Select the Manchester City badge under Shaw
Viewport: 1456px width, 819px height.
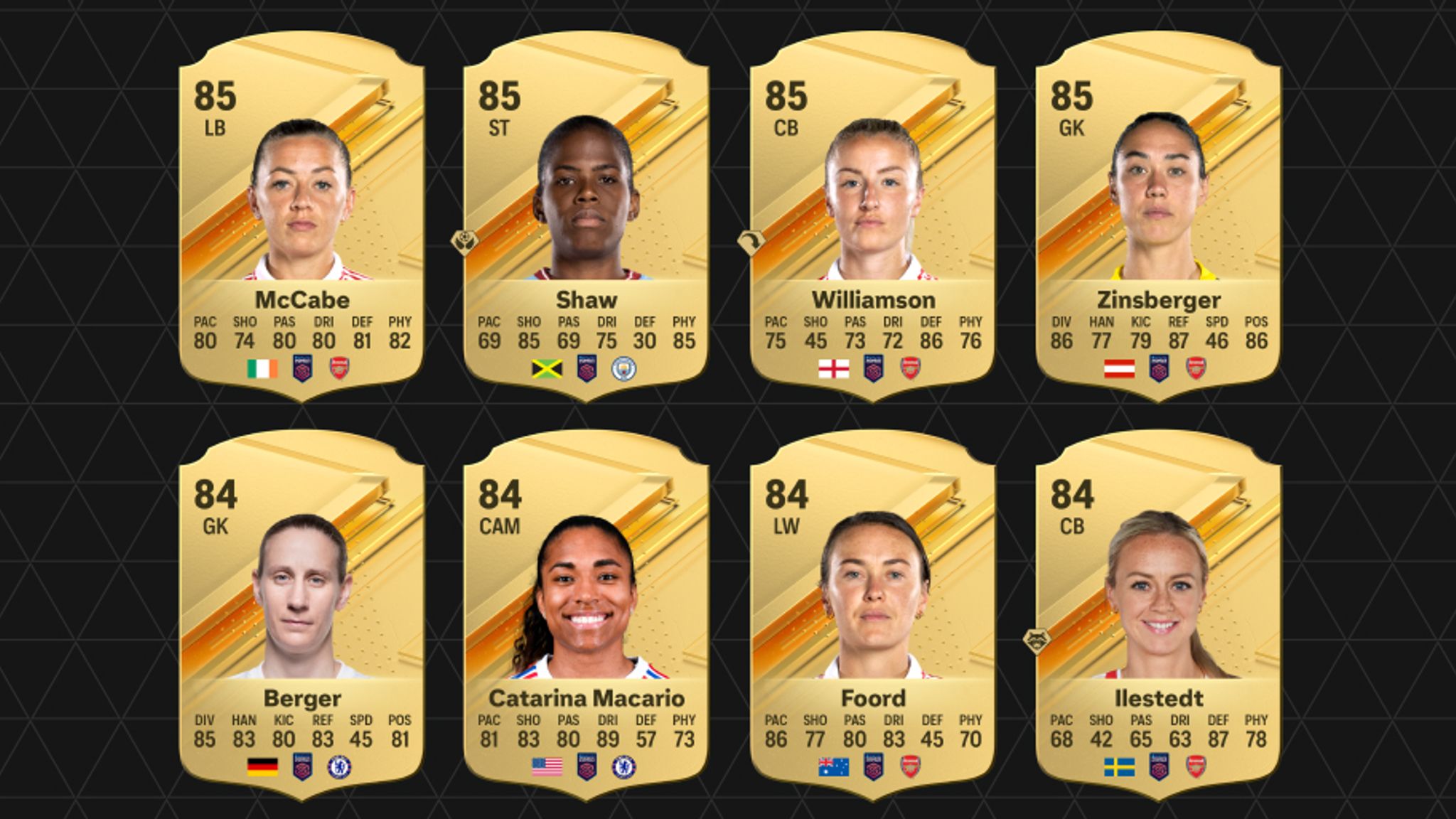click(x=625, y=368)
